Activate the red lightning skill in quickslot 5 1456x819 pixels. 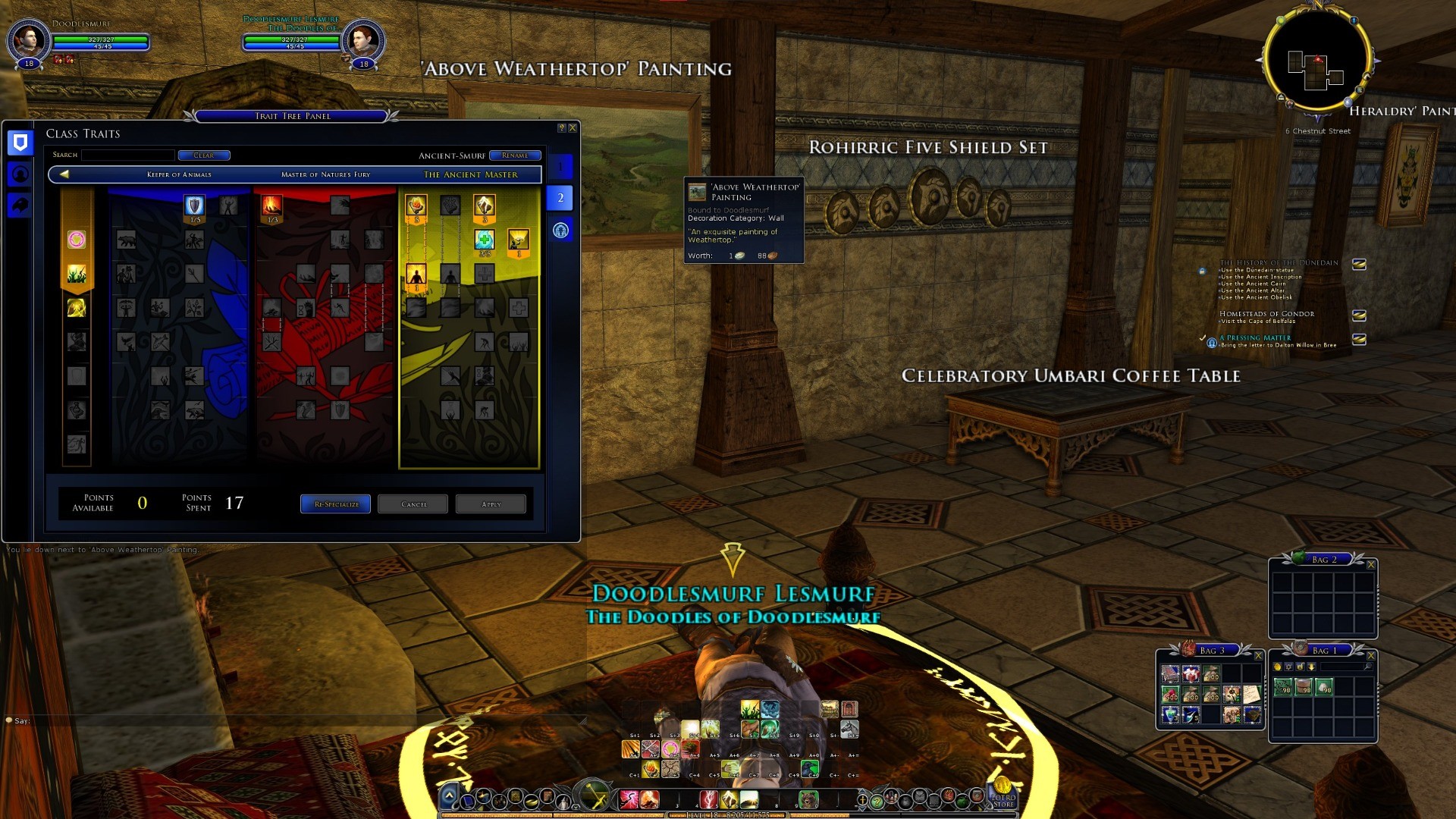708,799
